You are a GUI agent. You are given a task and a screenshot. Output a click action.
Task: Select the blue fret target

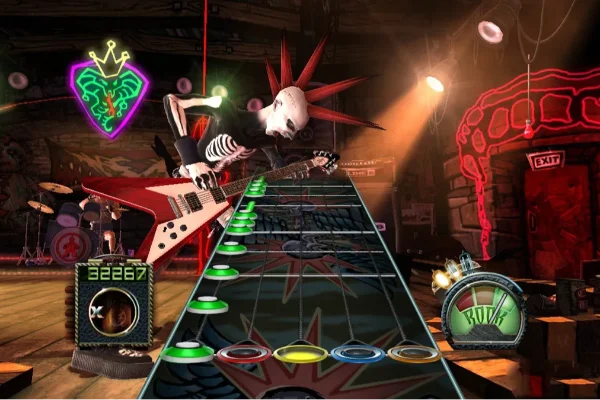click(356, 354)
